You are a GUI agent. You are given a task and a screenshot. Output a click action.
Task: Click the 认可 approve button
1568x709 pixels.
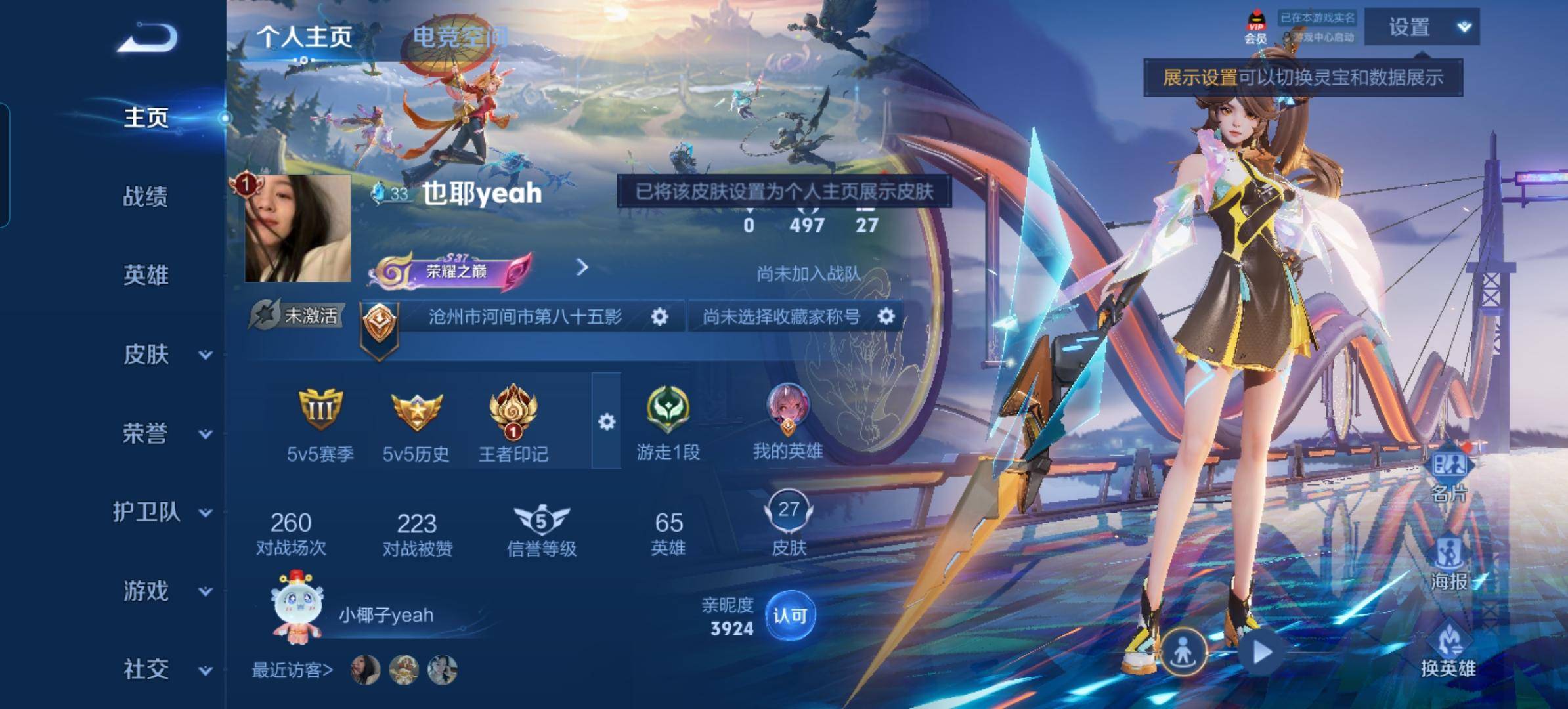(790, 616)
